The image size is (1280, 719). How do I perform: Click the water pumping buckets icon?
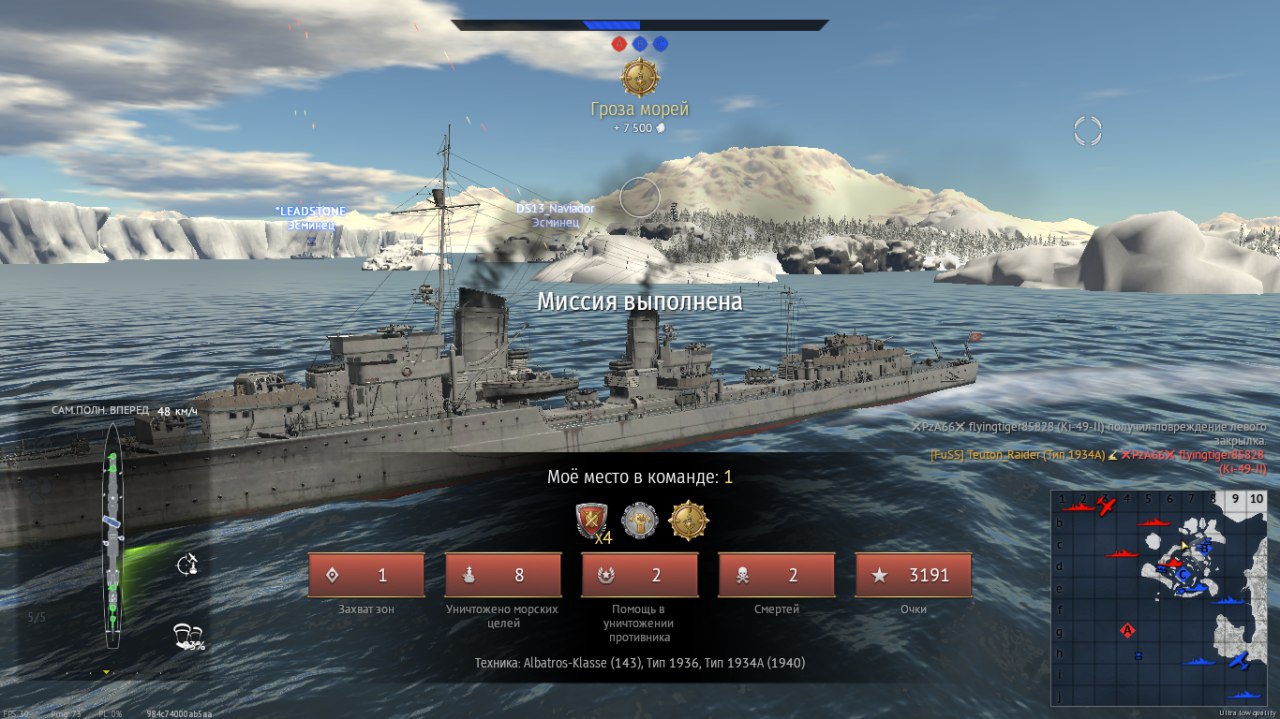coord(186,635)
